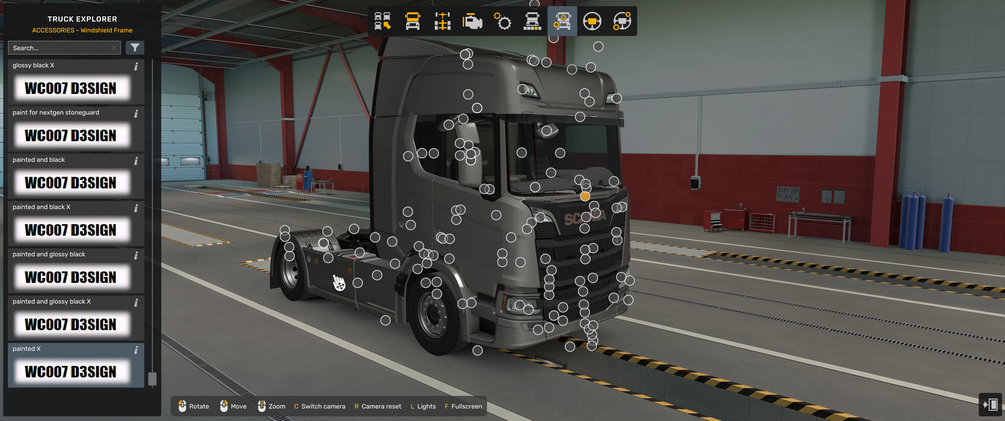
Task: Select the highlighted 'painted X' entry
Action: pos(70,371)
